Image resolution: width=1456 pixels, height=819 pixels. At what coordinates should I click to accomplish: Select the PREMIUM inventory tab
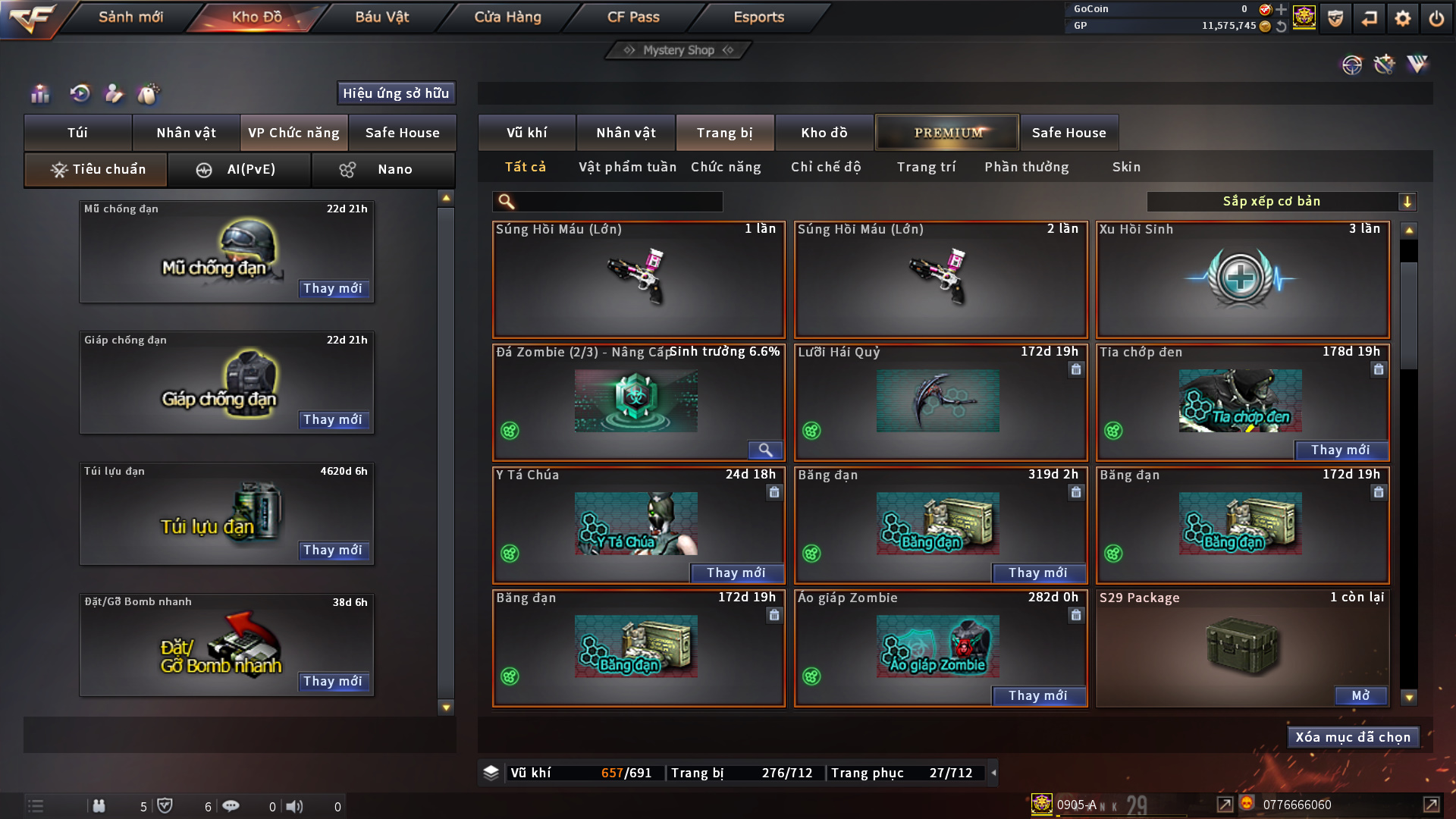click(947, 133)
